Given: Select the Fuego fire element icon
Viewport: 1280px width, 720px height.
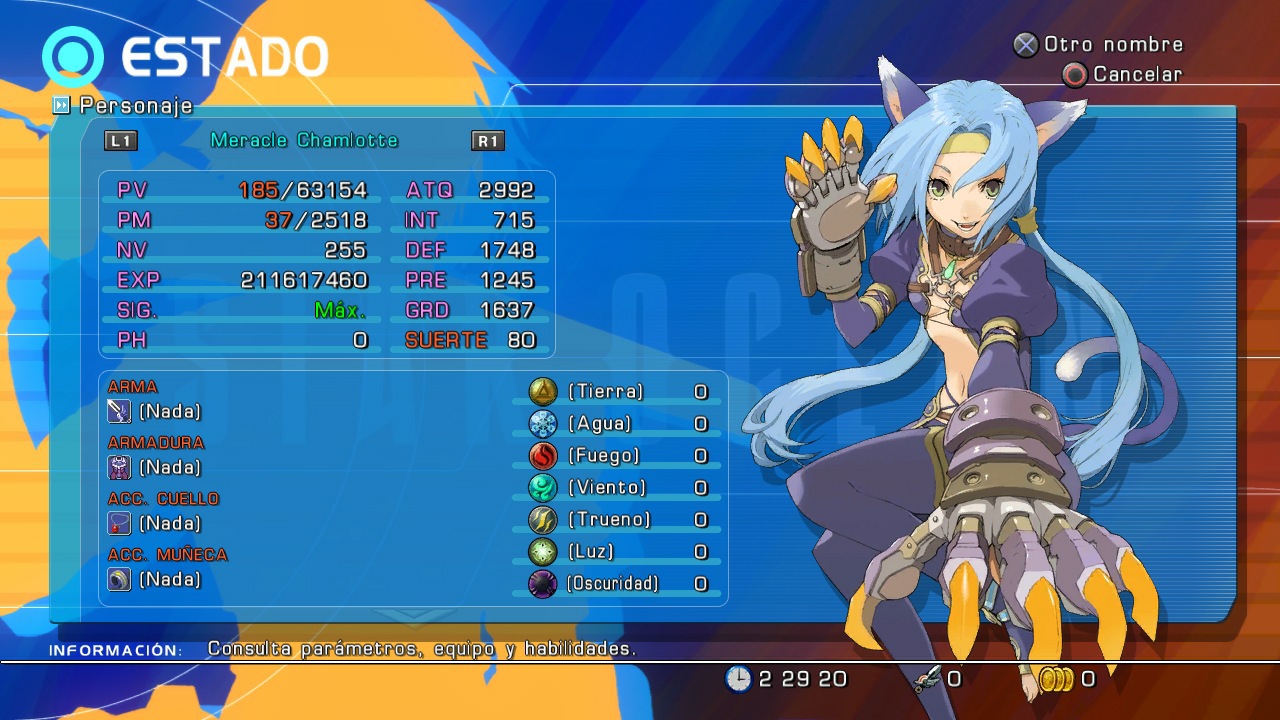Looking at the screenshot, I should (x=541, y=456).
